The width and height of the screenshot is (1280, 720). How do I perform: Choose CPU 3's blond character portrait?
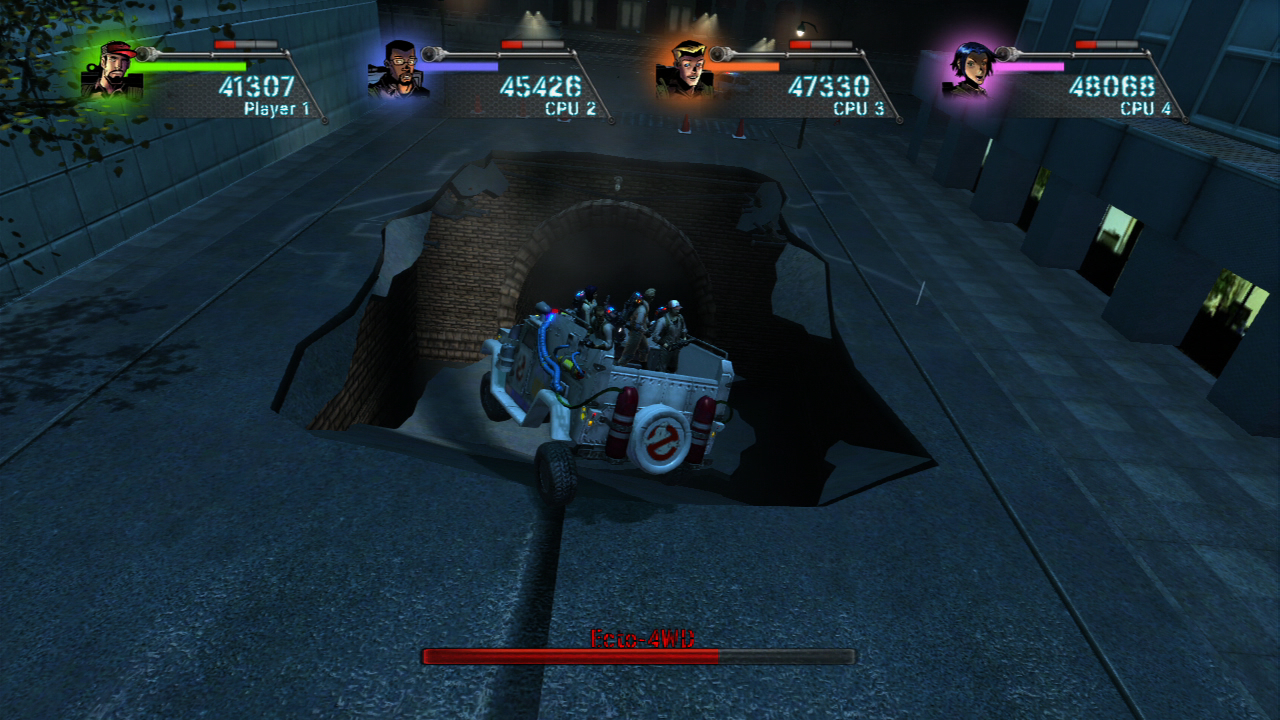(685, 70)
